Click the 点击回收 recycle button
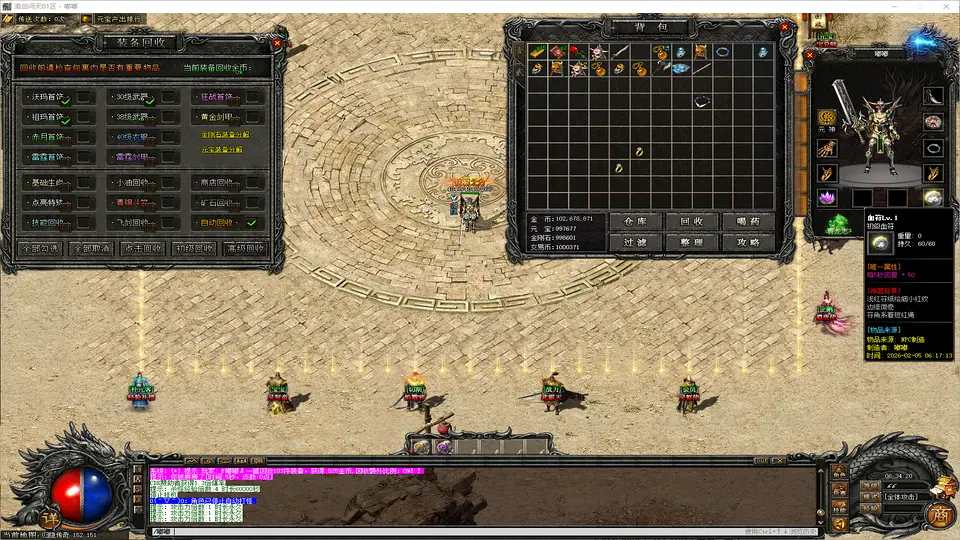The height and width of the screenshot is (540, 960). point(142,248)
